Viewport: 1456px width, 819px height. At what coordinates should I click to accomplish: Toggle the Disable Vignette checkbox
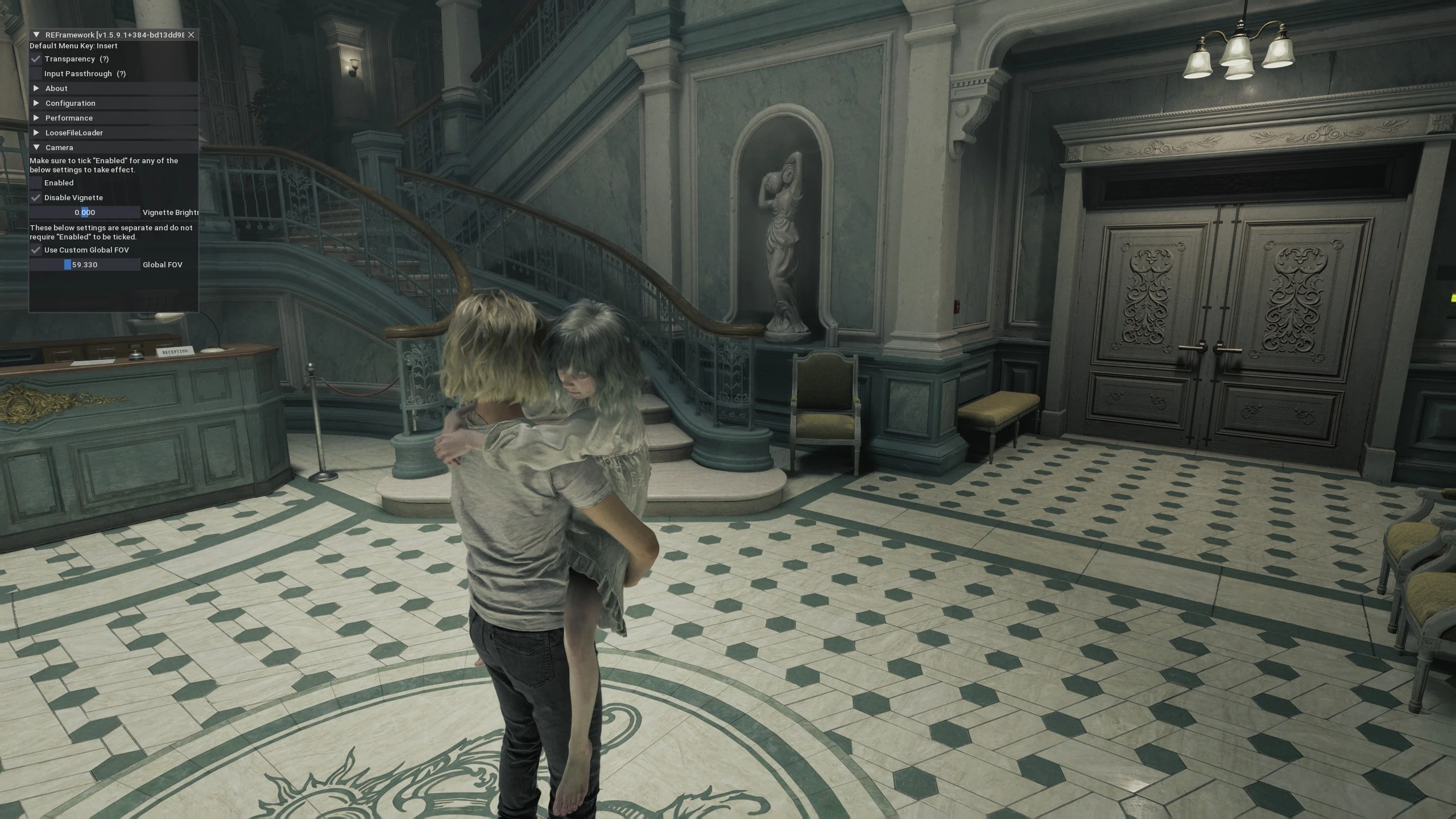(x=36, y=198)
